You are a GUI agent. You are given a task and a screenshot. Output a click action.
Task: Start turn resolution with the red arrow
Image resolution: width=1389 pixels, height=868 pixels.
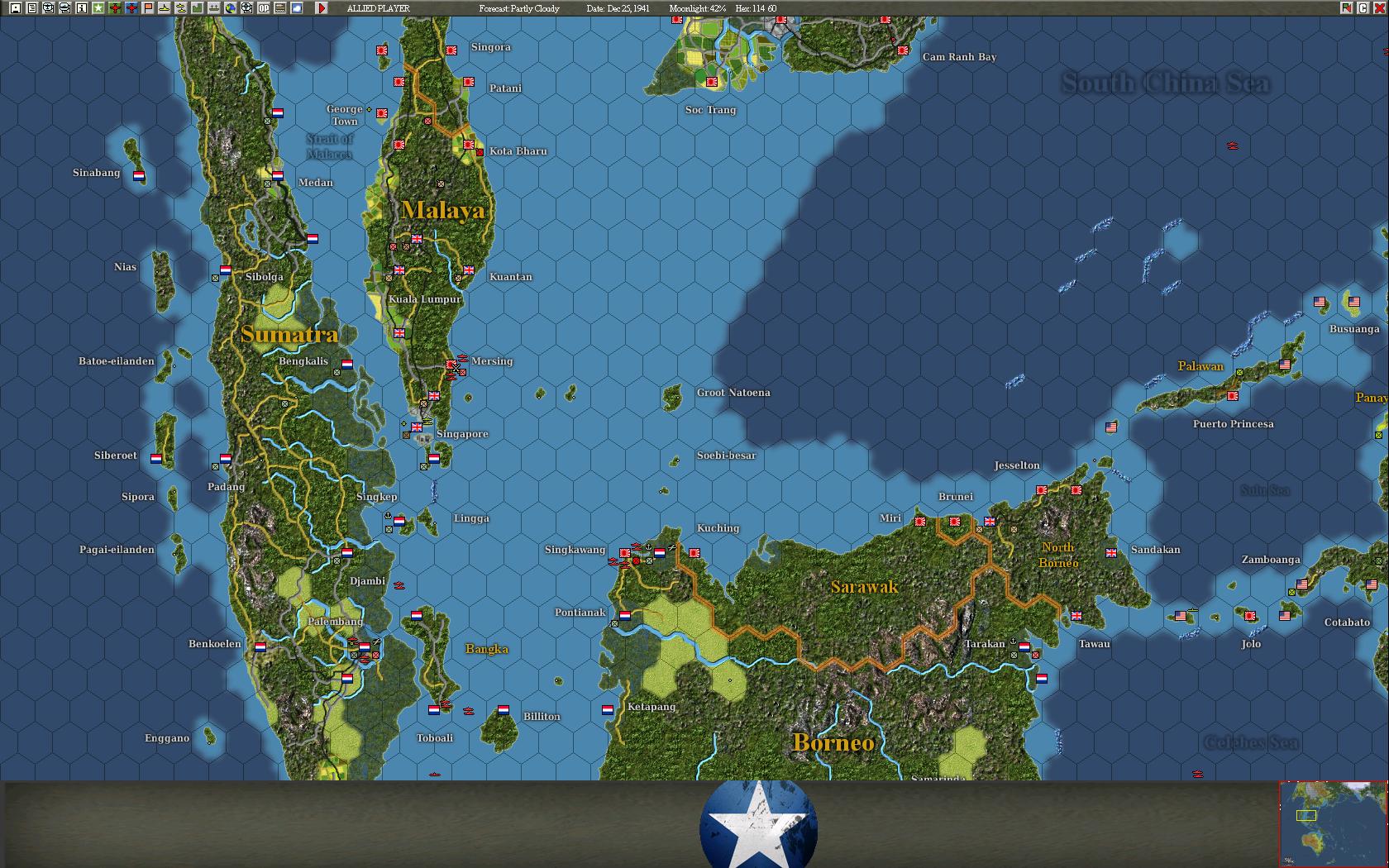point(321,8)
